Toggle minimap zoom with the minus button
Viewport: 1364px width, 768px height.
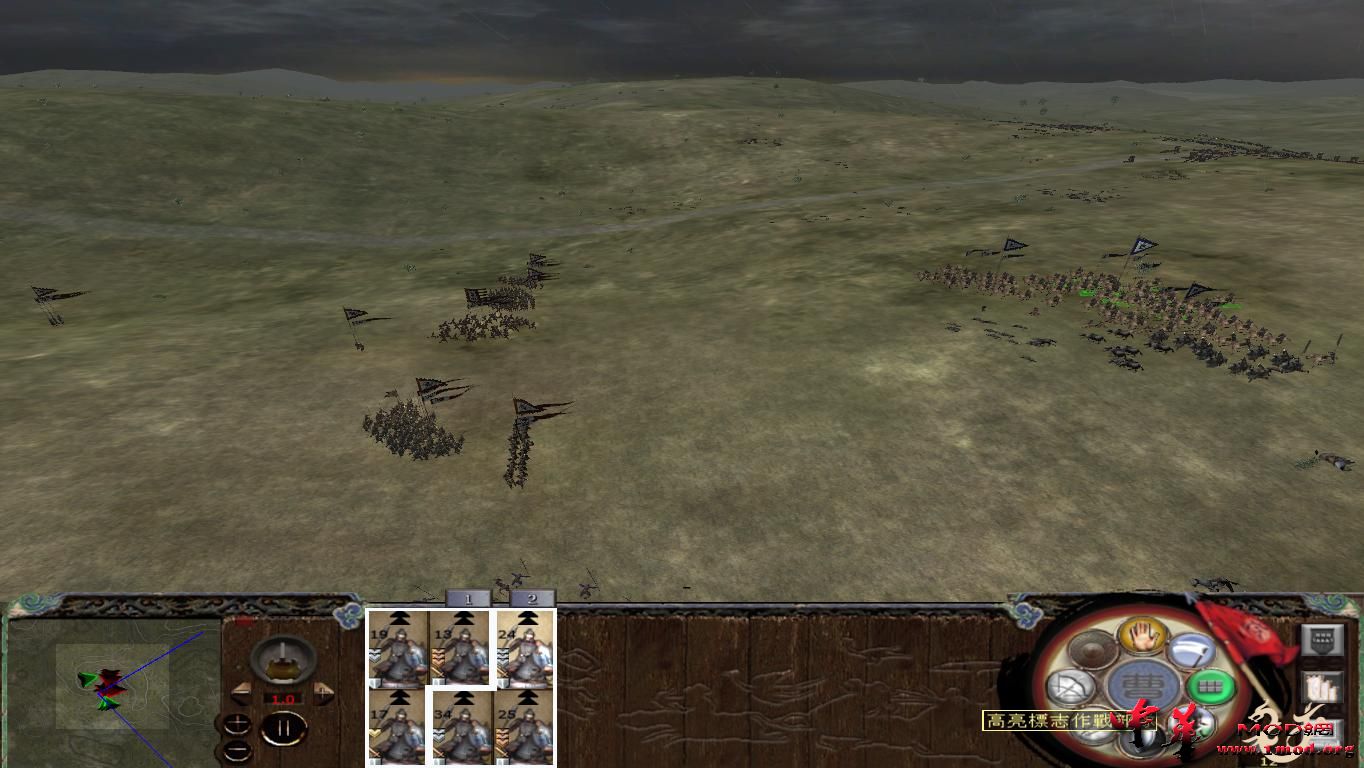point(237,749)
